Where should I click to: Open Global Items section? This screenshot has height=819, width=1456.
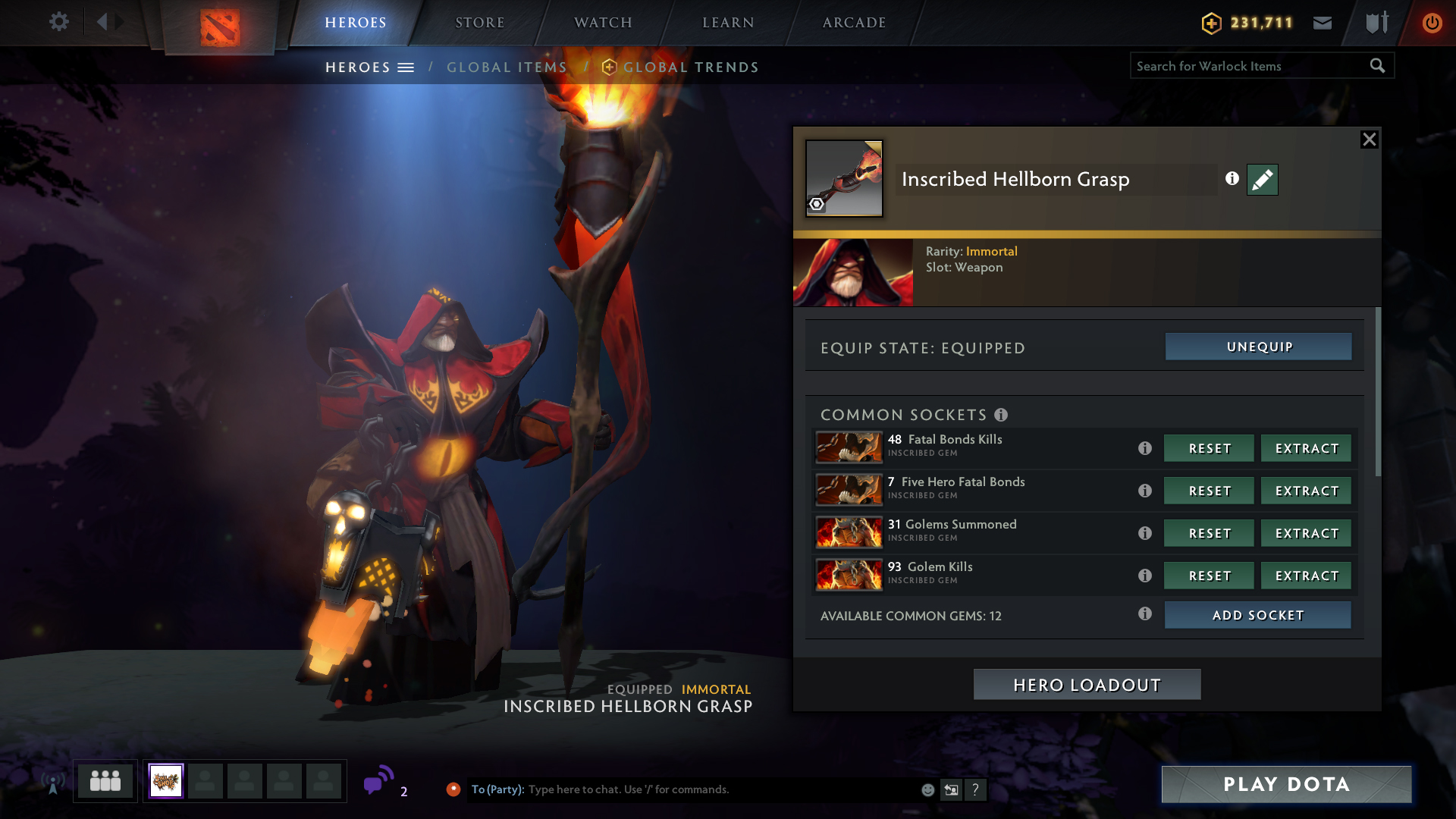507,67
